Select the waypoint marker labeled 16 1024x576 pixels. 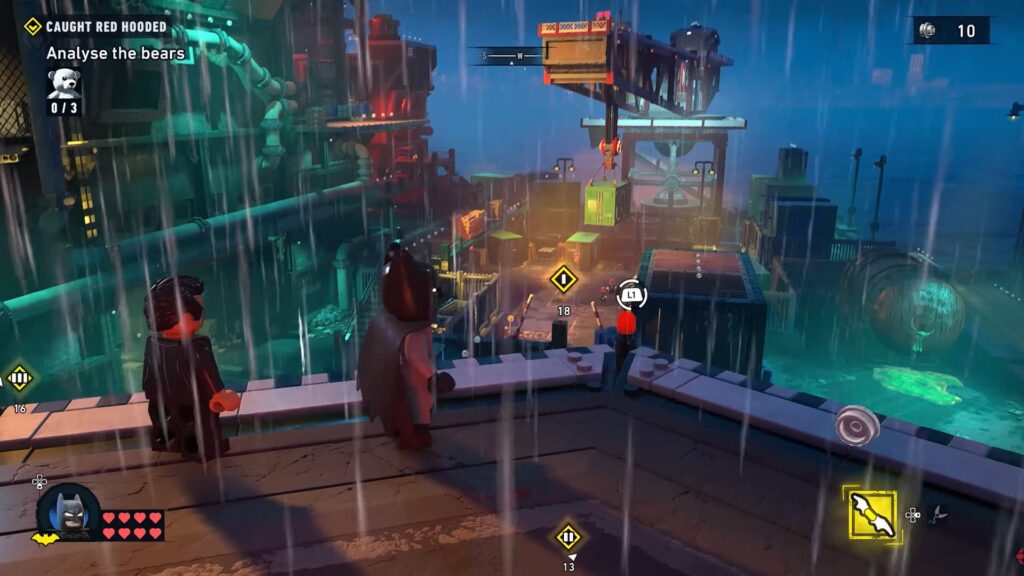(x=19, y=379)
